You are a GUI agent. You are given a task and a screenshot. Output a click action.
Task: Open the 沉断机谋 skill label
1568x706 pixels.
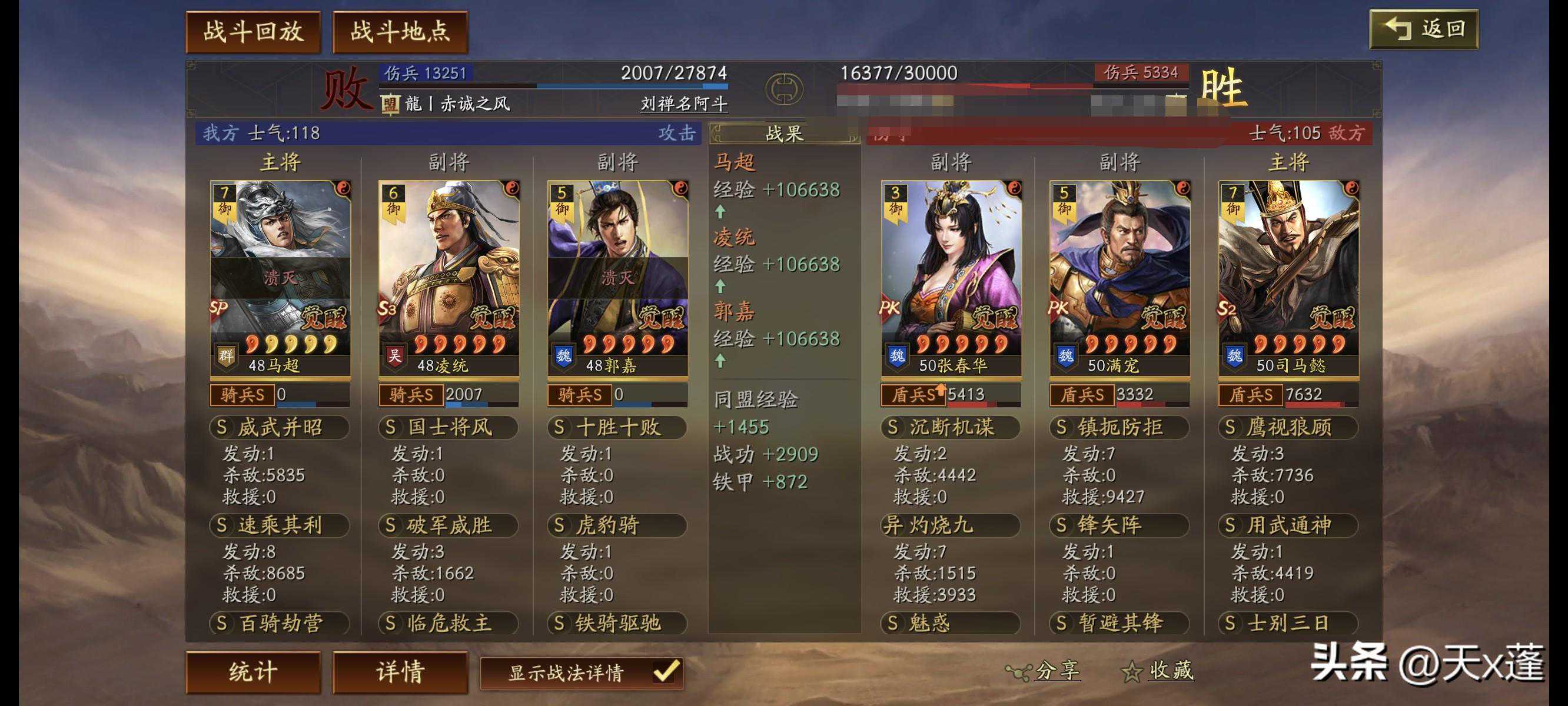[x=951, y=427]
